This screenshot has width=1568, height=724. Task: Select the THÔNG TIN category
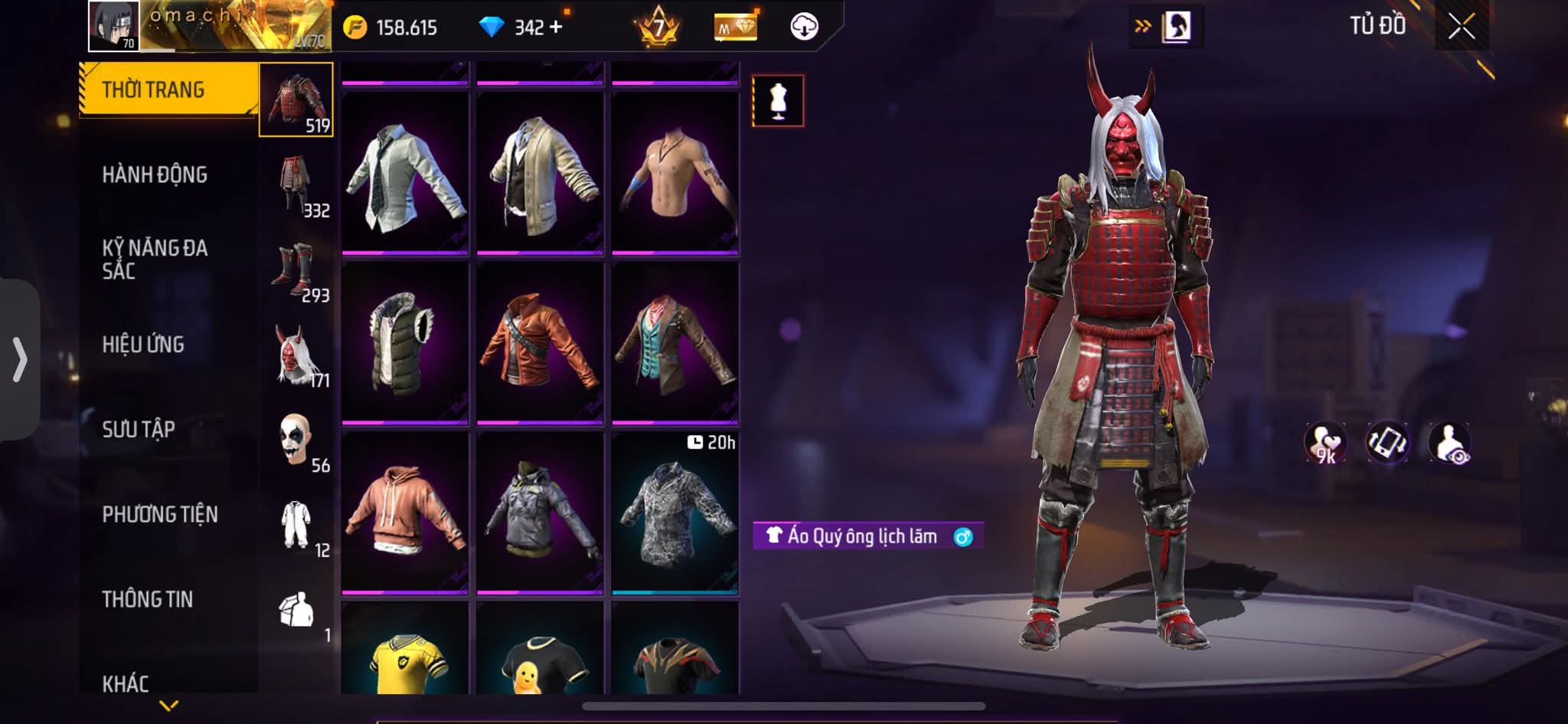pos(148,599)
